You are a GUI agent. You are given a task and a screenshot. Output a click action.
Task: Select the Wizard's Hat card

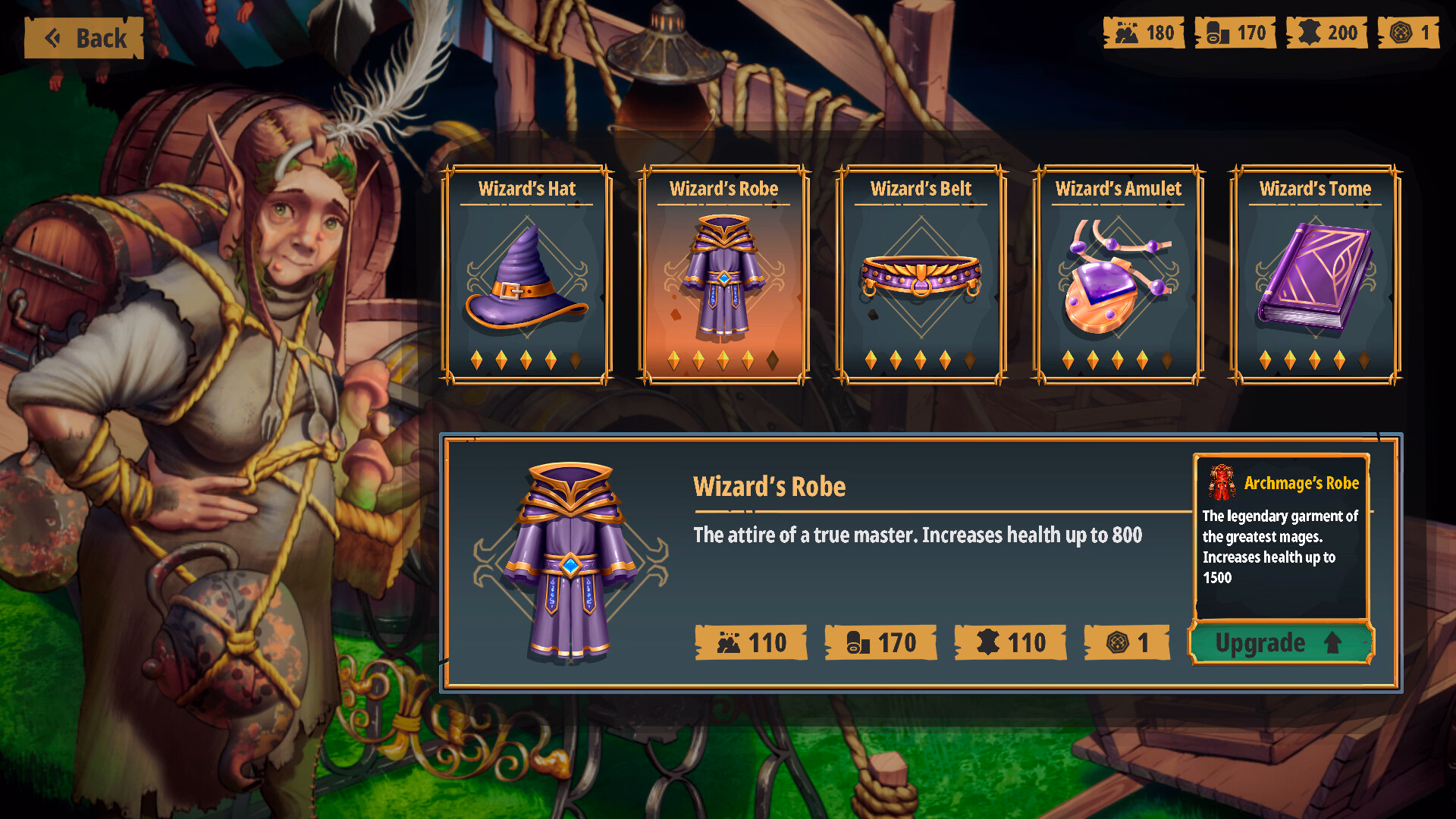(x=527, y=275)
